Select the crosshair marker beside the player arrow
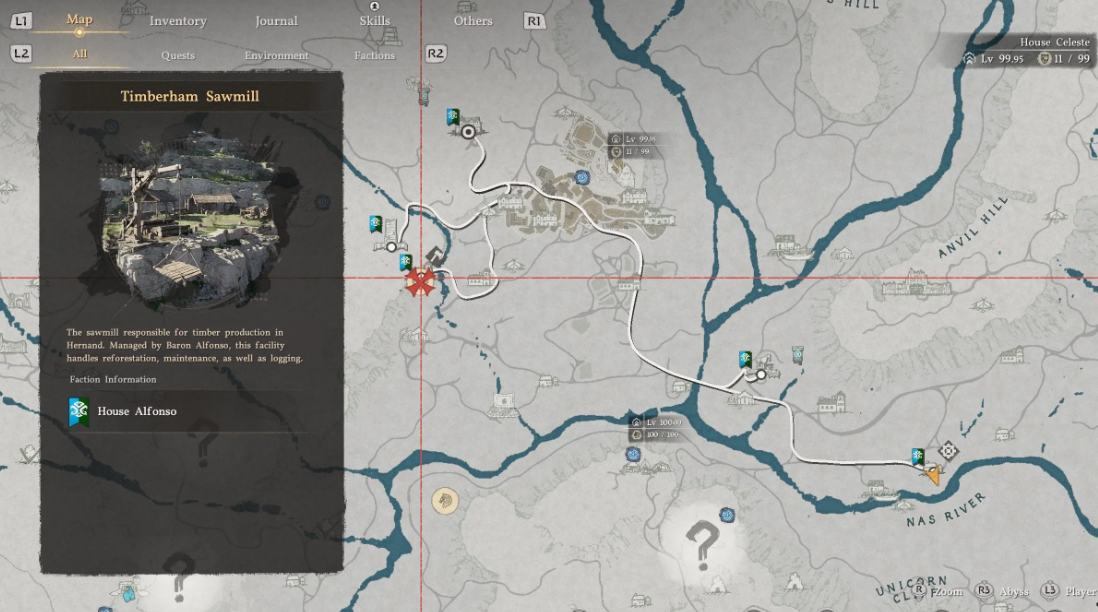The image size is (1098, 612). point(949,452)
